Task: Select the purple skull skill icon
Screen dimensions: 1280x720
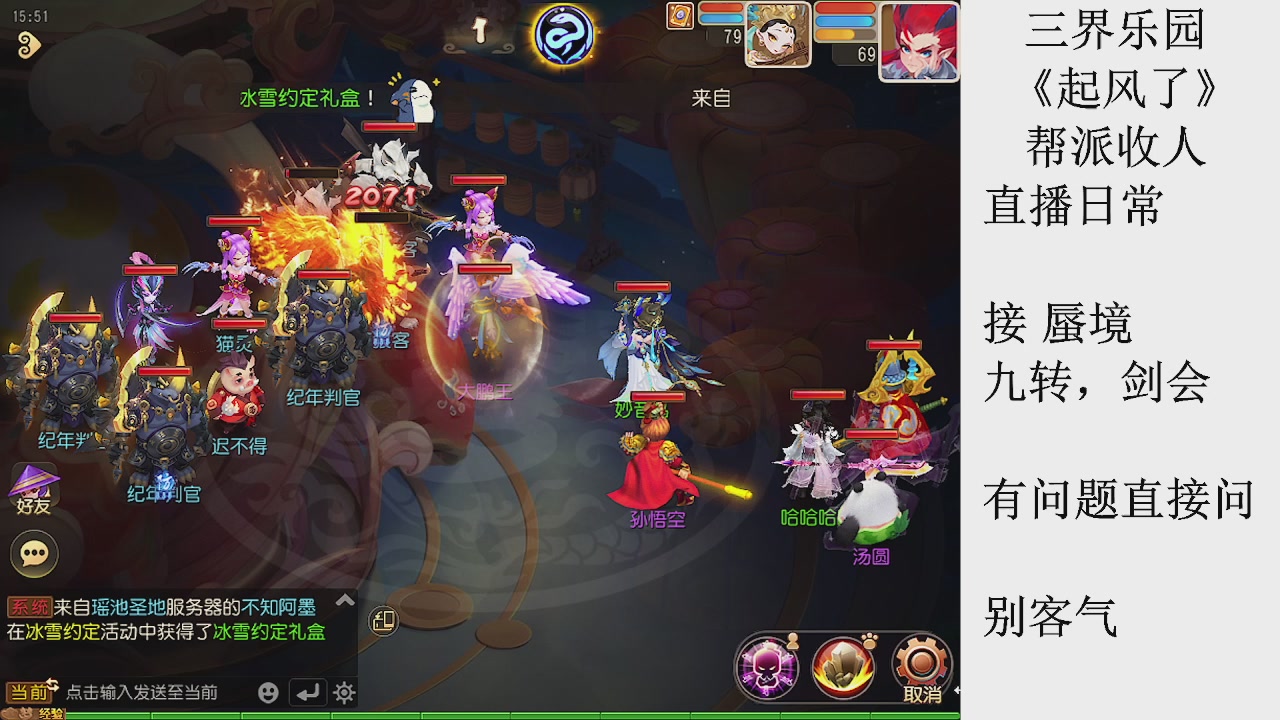Action: coord(765,668)
